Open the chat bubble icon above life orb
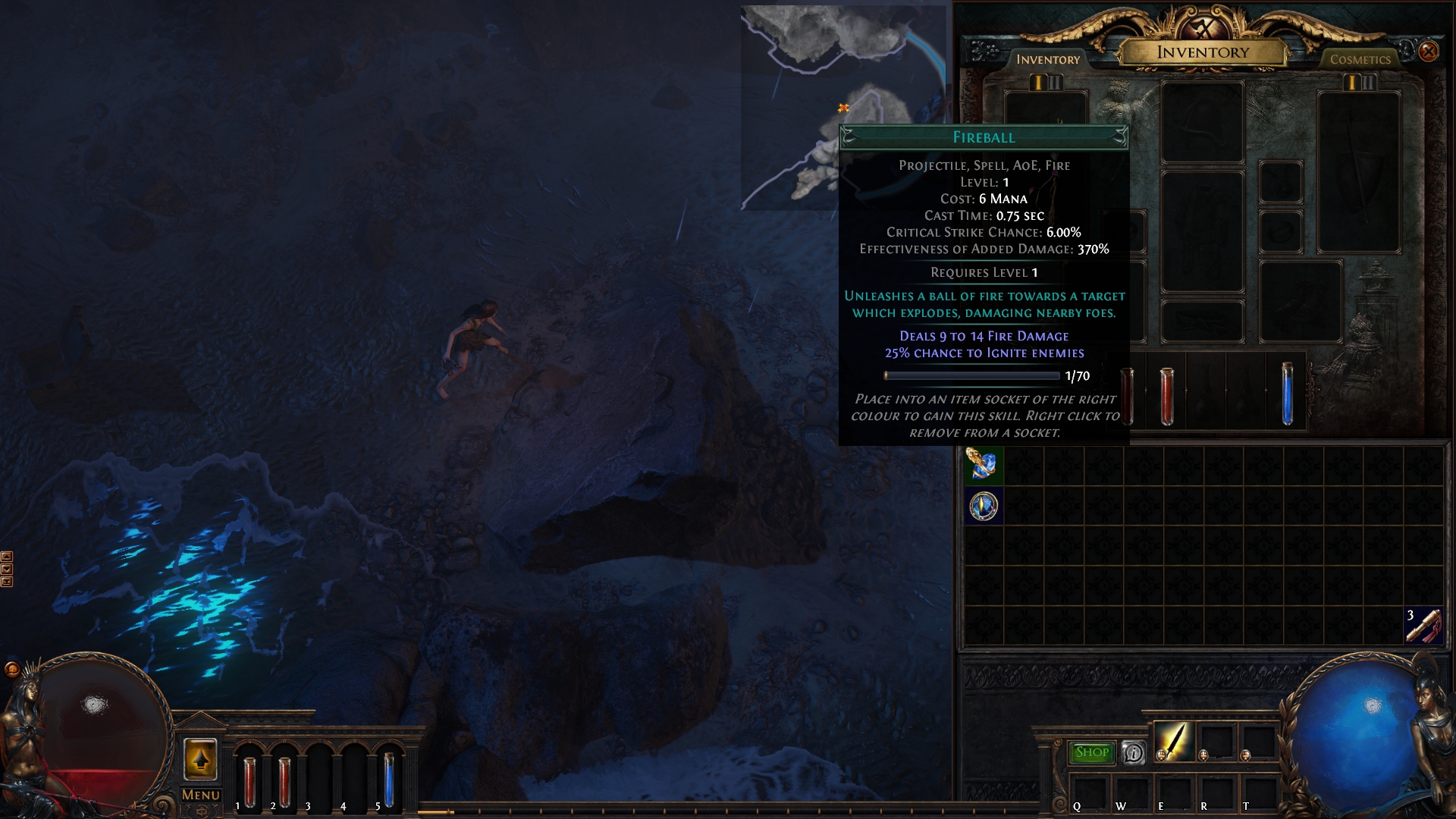 tap(11, 669)
